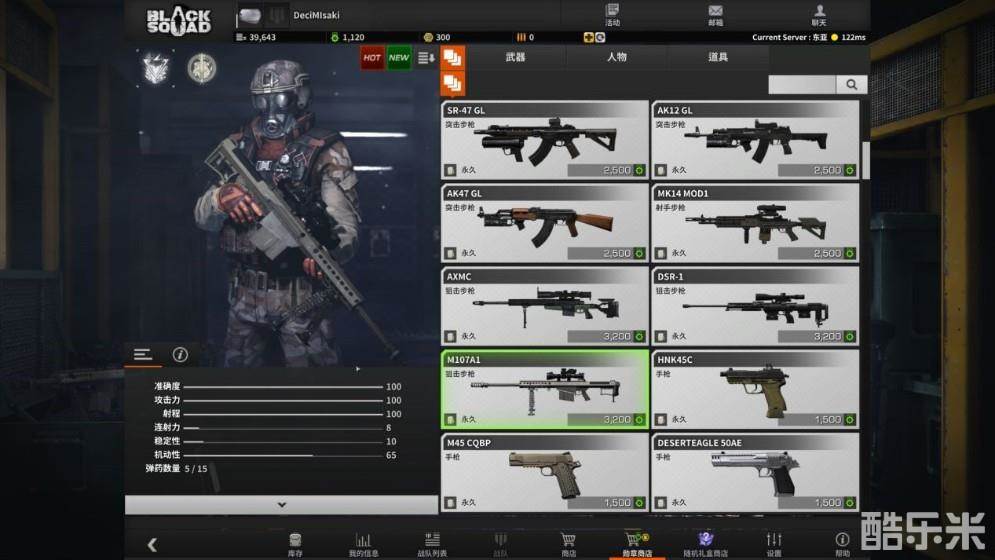Image resolution: width=995 pixels, height=560 pixels.
Task: Open the 活动 events page
Action: pos(612,15)
